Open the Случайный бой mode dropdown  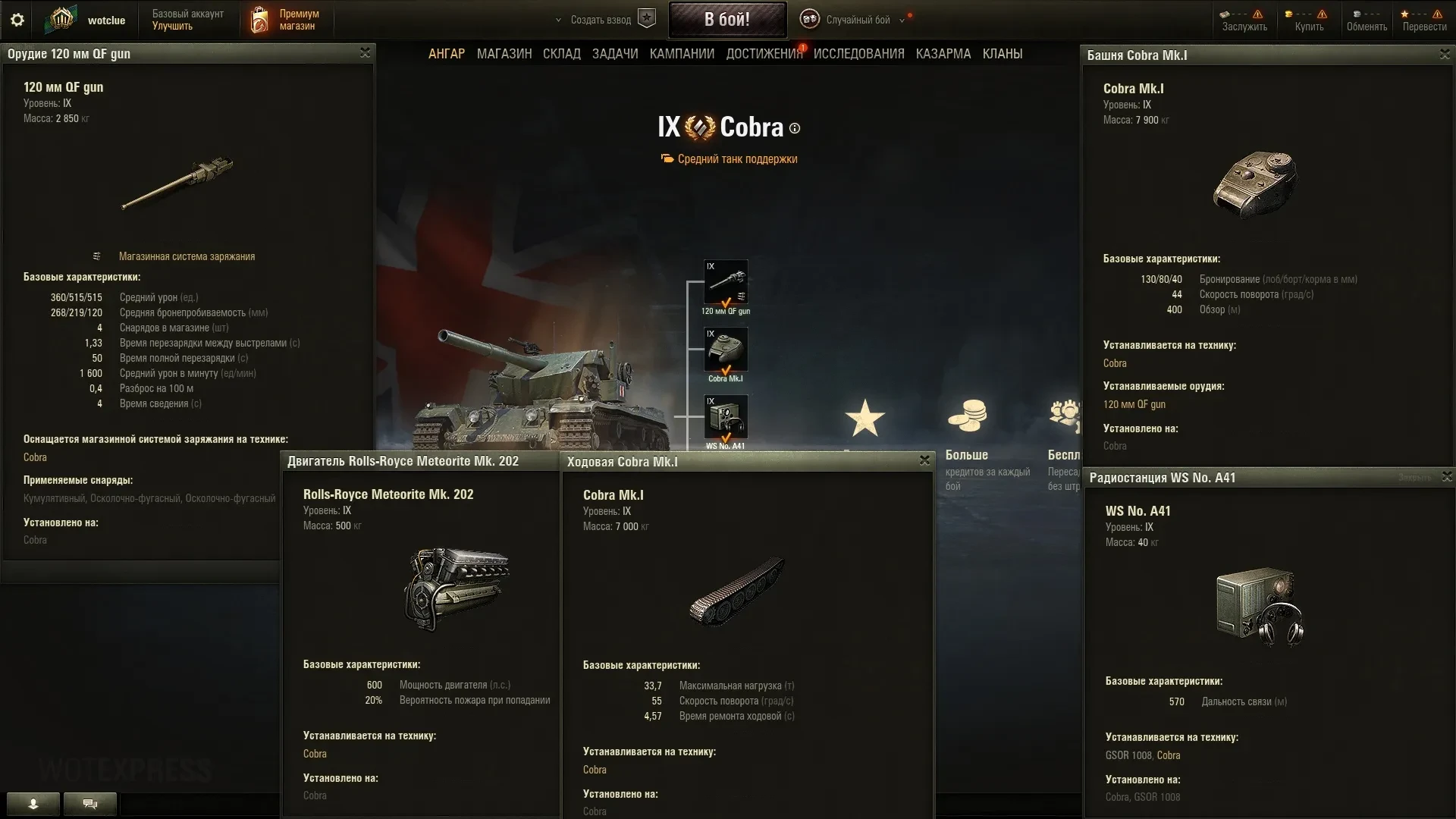(x=858, y=20)
